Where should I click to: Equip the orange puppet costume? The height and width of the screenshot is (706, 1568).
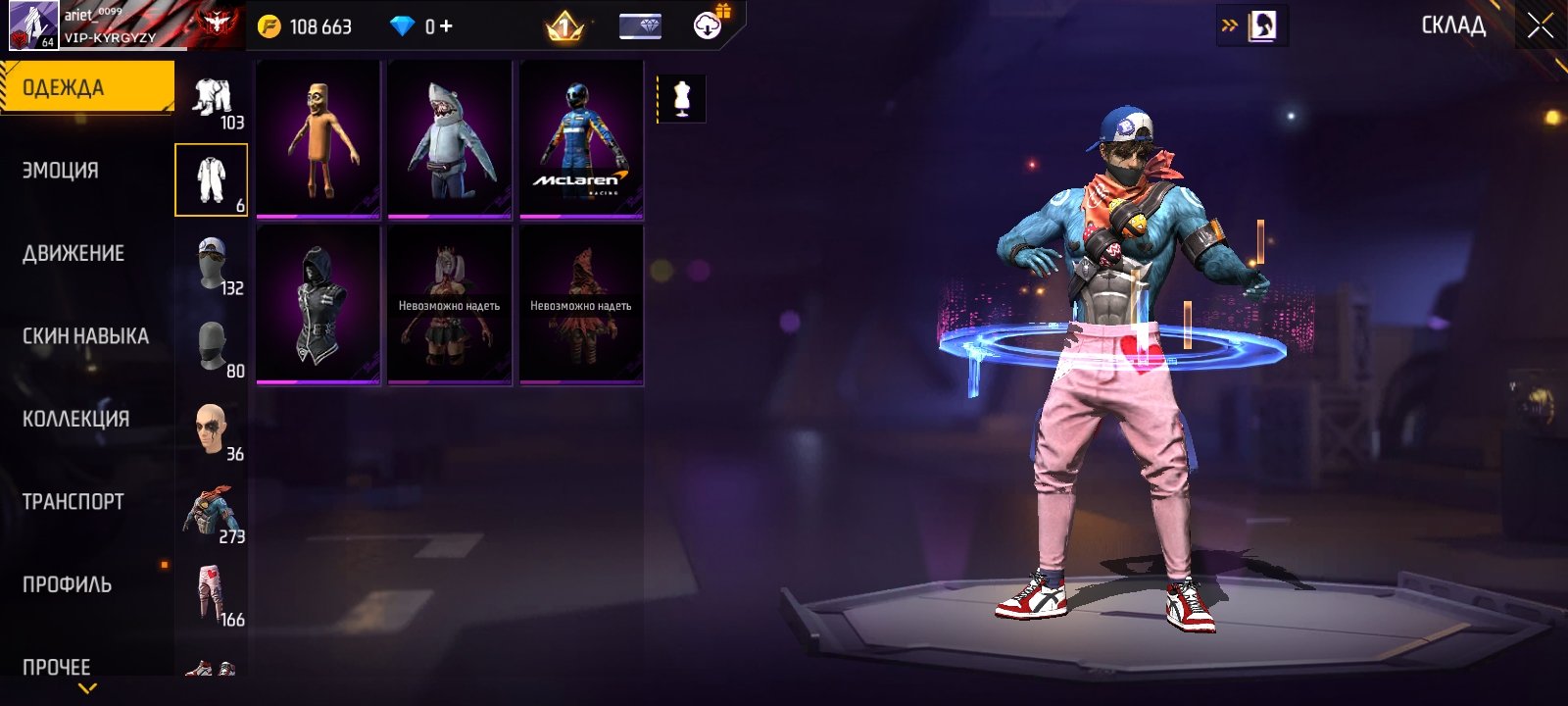click(318, 138)
